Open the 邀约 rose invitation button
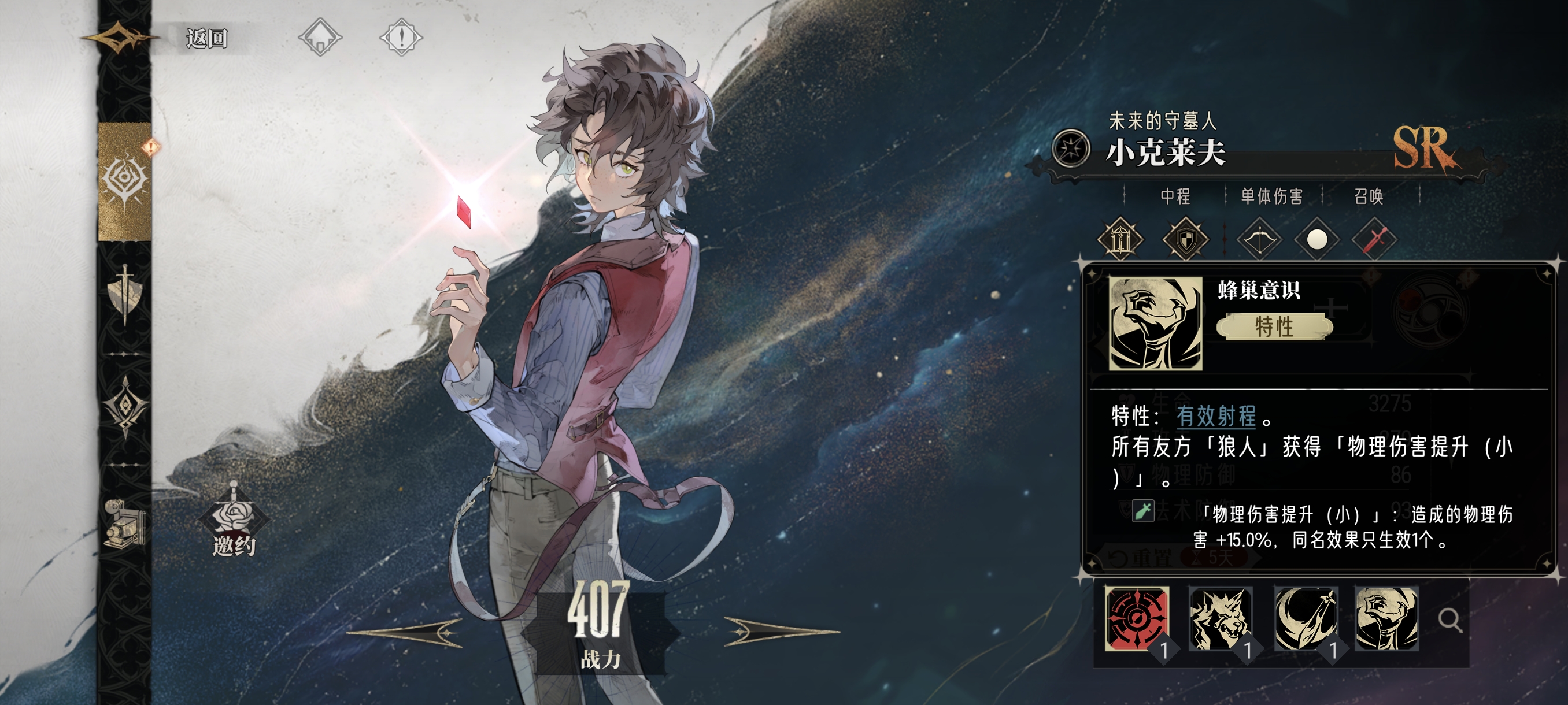This screenshot has height=705, width=1568. click(234, 522)
